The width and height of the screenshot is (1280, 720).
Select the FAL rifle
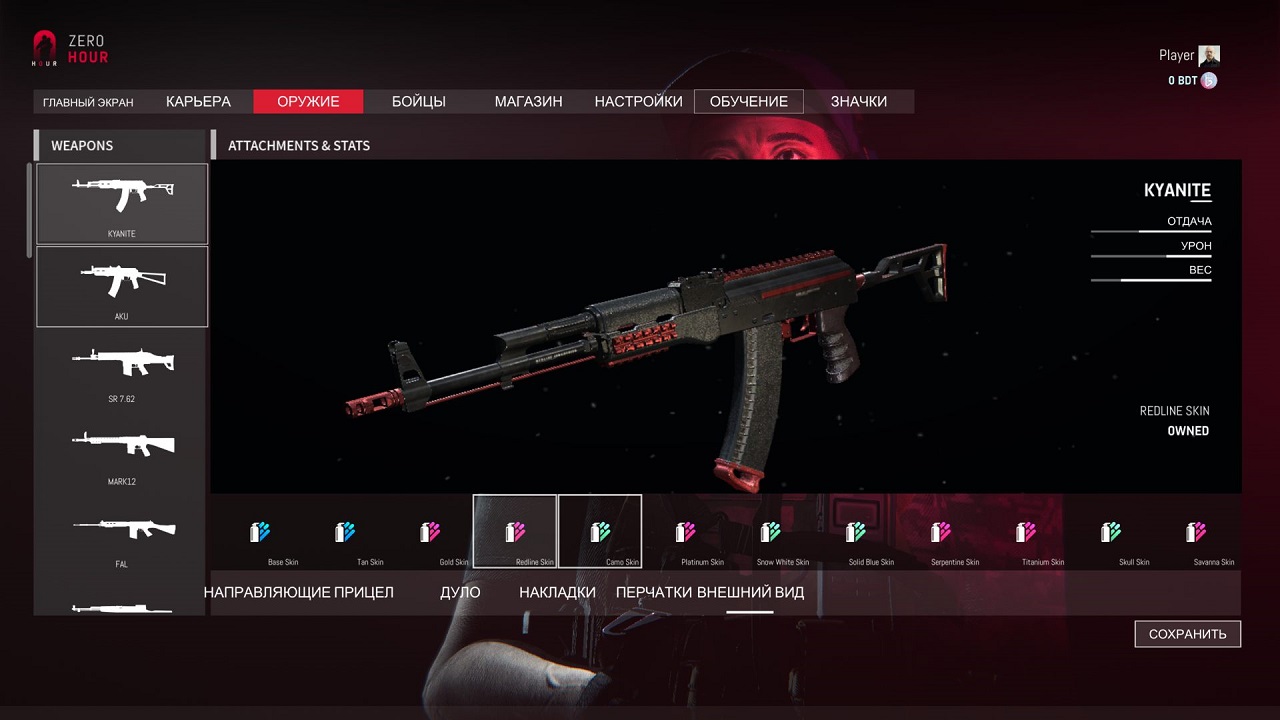tap(122, 535)
